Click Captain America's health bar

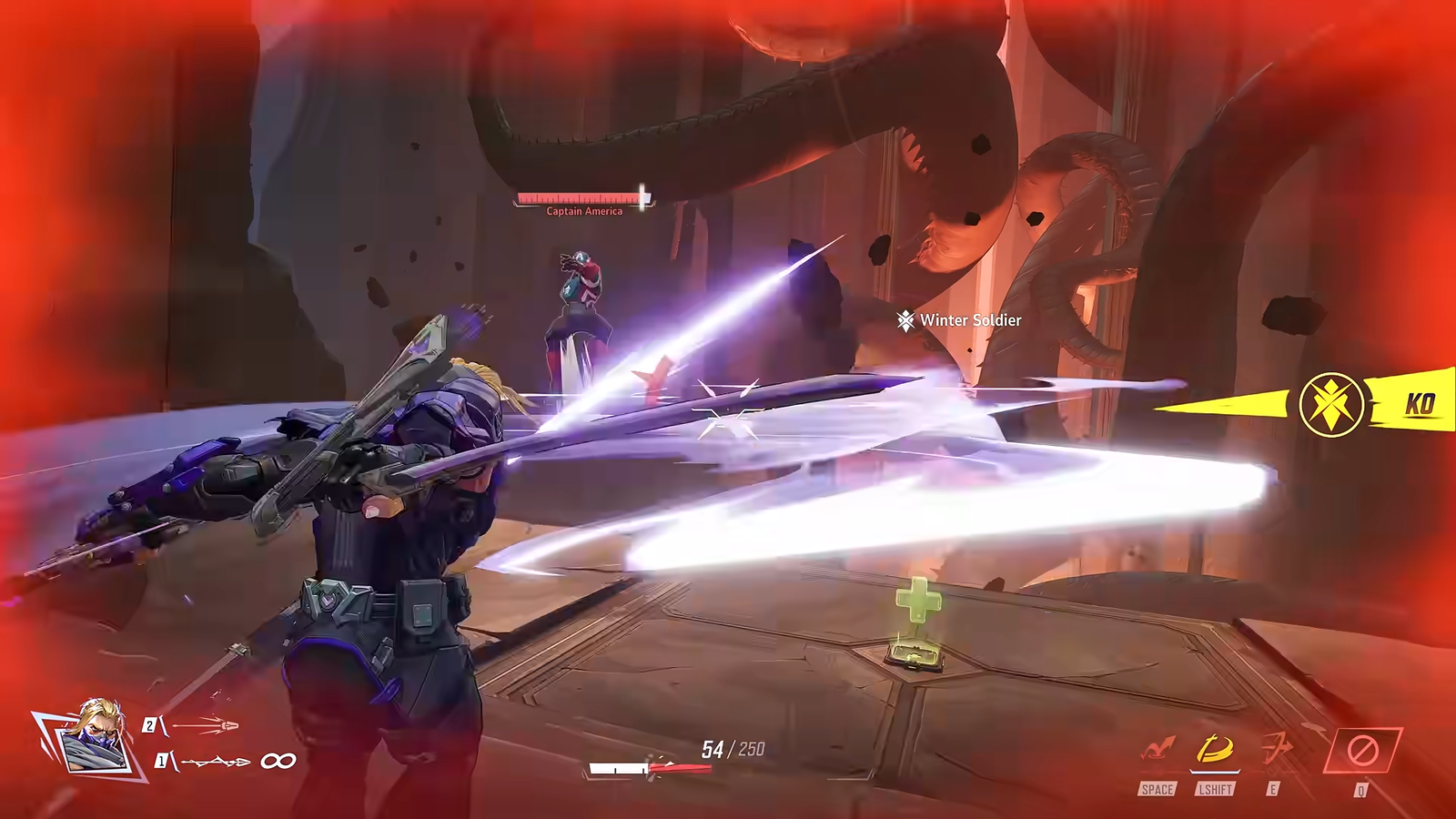580,197
